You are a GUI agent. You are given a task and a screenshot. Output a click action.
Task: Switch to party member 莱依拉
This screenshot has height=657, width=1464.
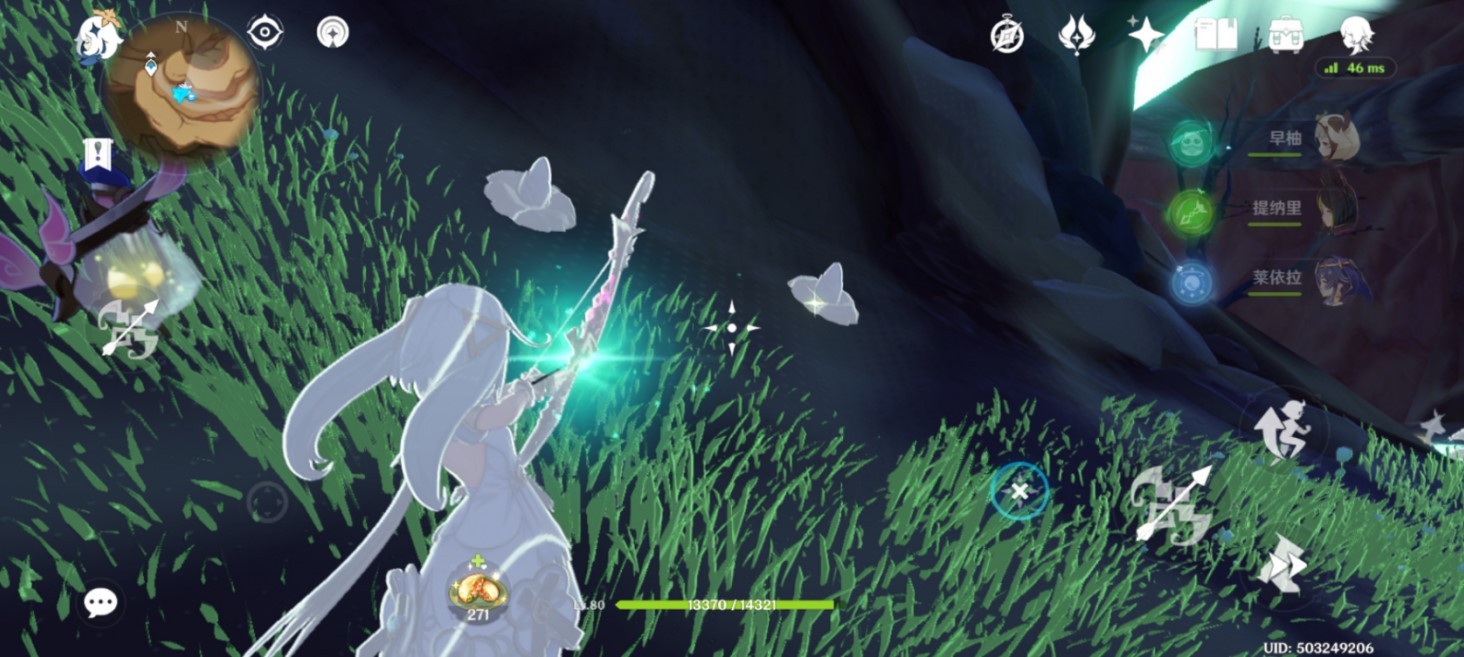(x=1332, y=278)
